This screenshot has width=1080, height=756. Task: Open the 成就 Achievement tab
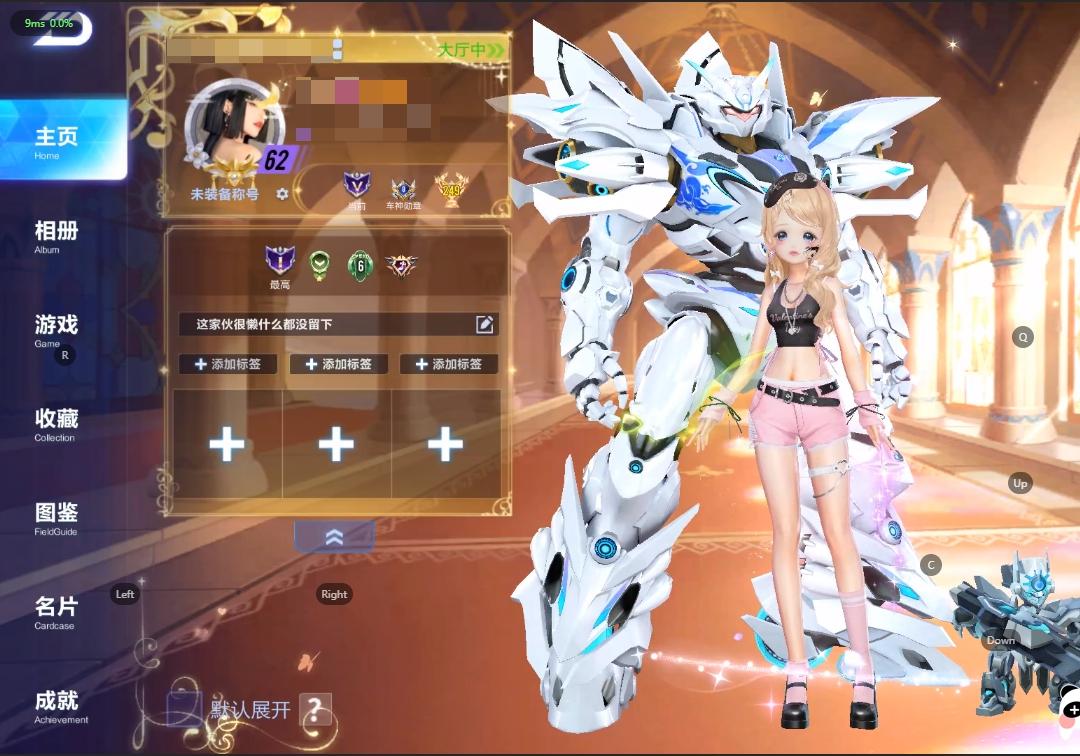click(57, 705)
